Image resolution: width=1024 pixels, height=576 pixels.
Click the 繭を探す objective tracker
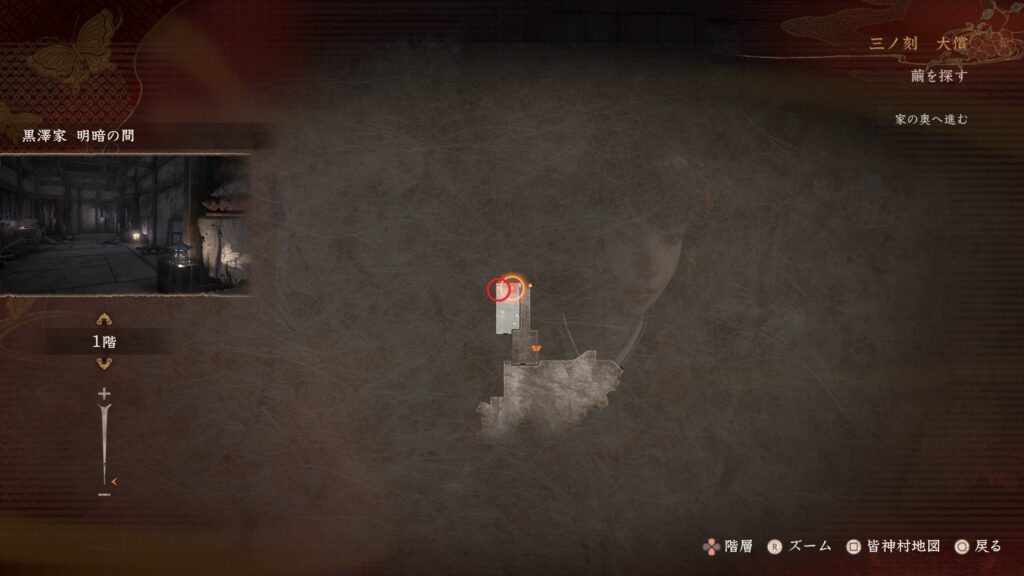coord(939,76)
